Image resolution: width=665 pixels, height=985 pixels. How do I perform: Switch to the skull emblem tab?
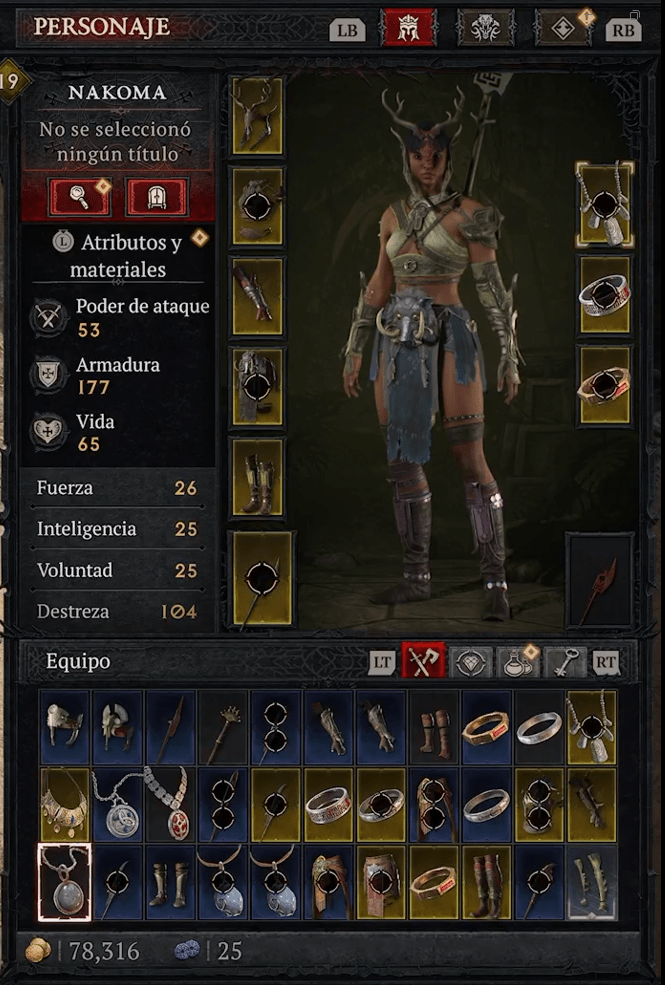click(486, 28)
